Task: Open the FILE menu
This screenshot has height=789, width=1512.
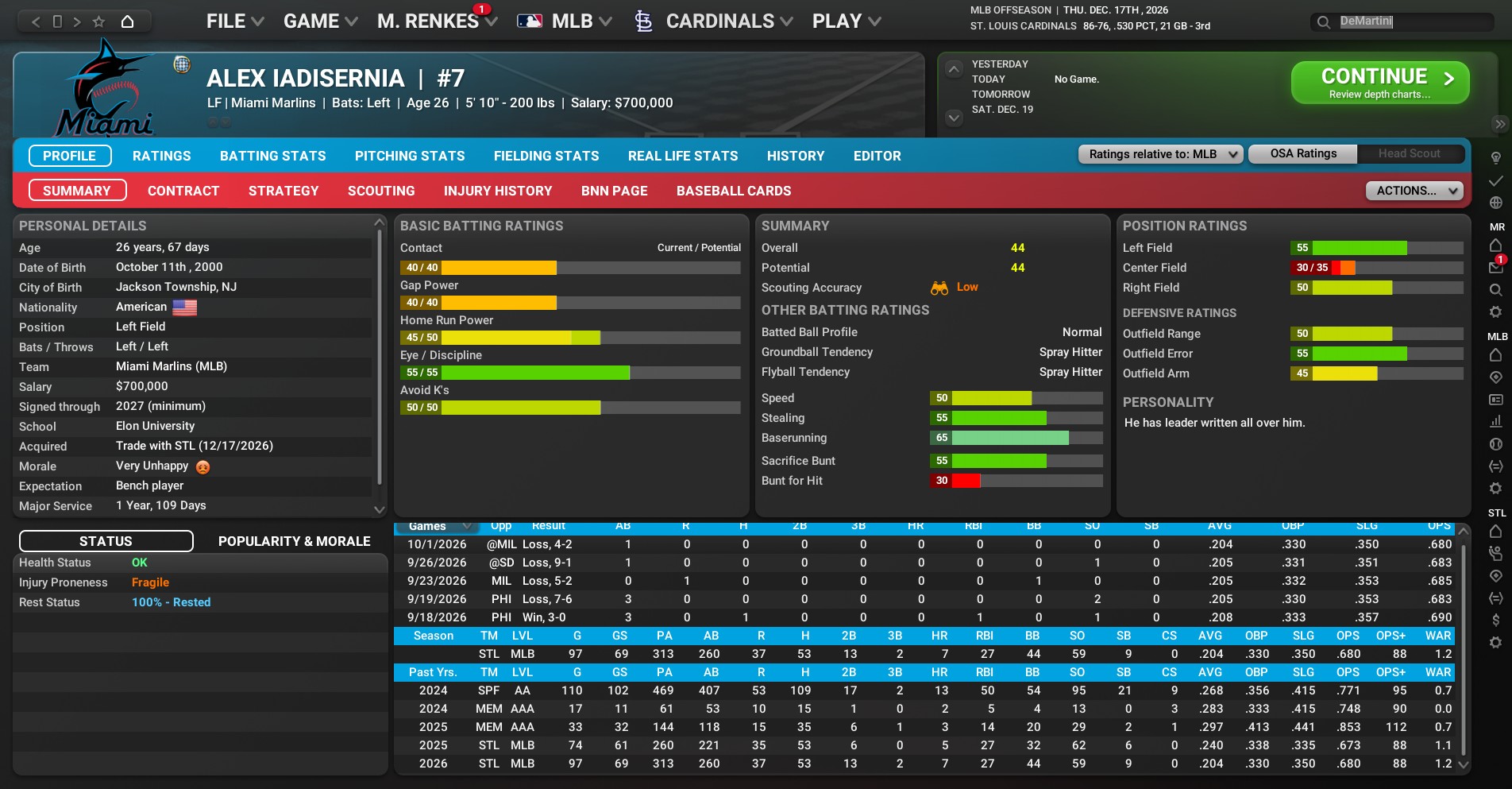Action: (x=234, y=21)
